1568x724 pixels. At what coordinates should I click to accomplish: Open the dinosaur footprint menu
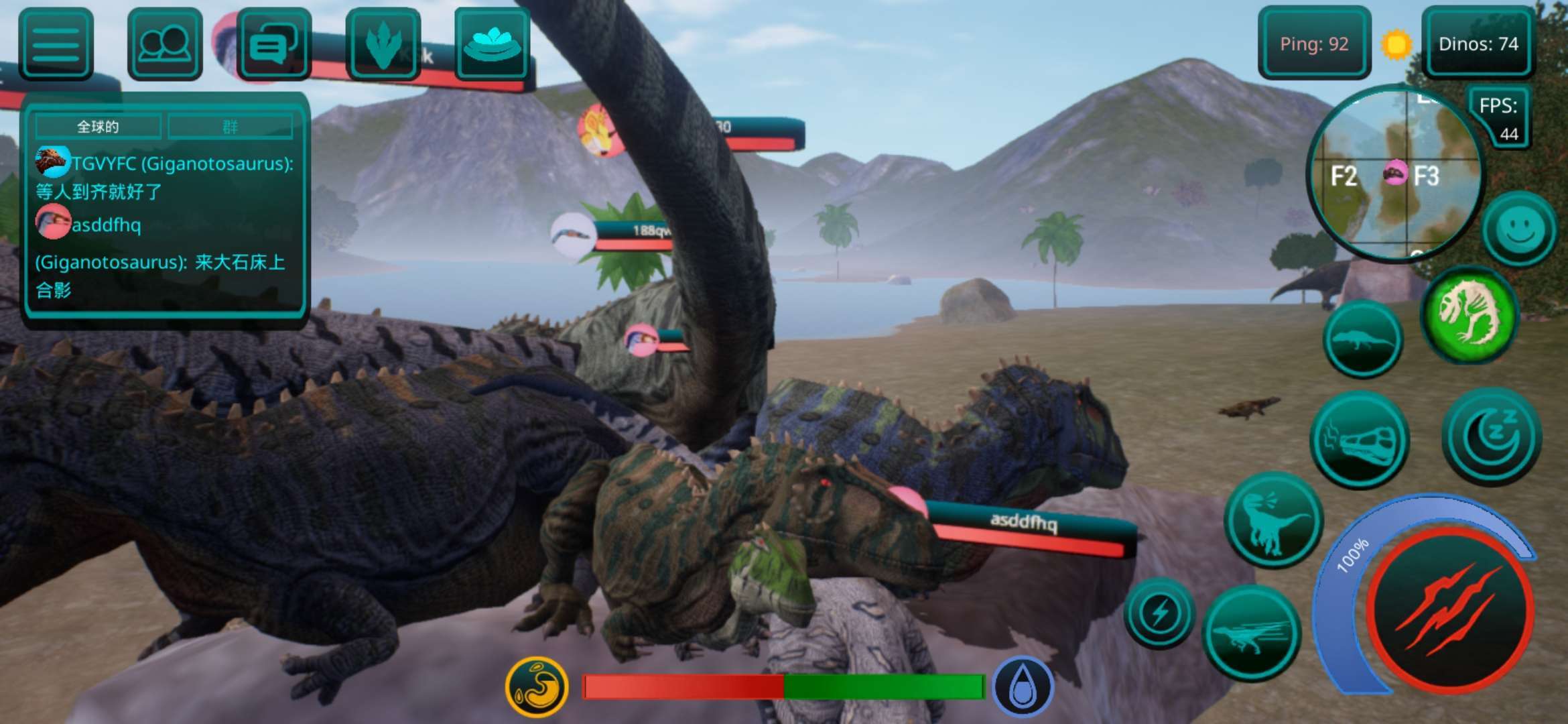(x=383, y=44)
